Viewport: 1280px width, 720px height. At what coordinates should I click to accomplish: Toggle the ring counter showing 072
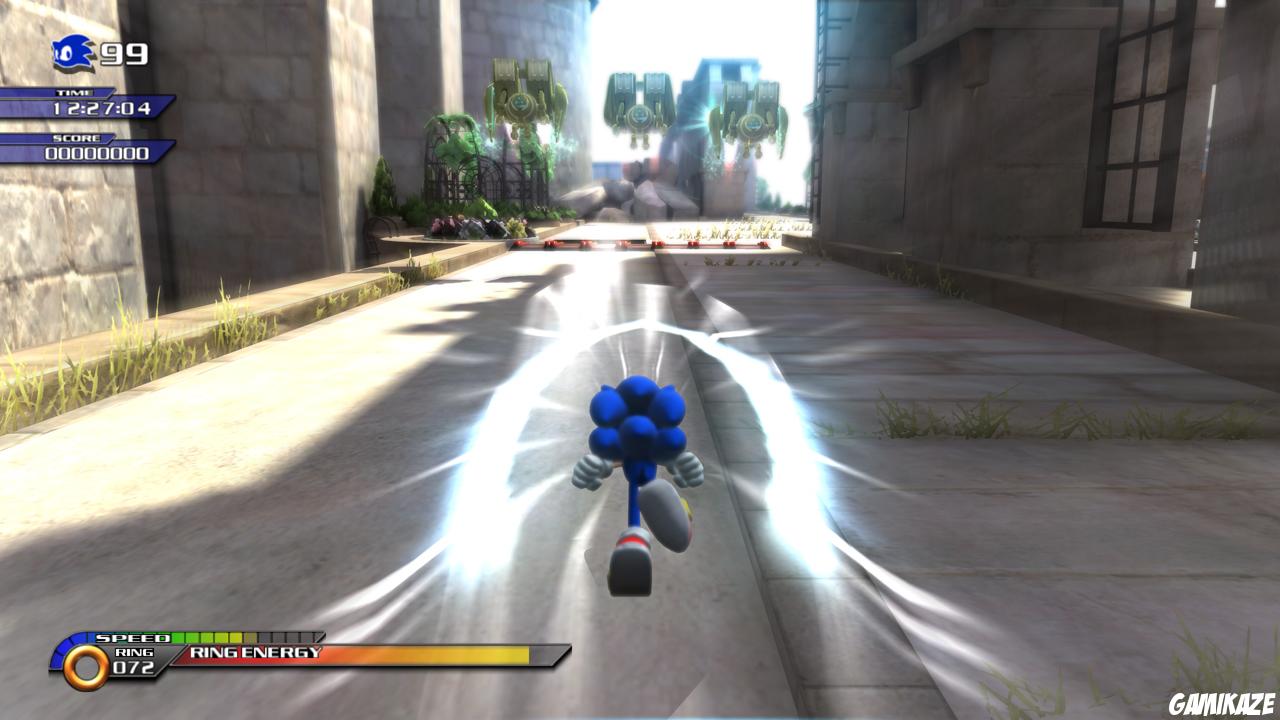pos(132,666)
